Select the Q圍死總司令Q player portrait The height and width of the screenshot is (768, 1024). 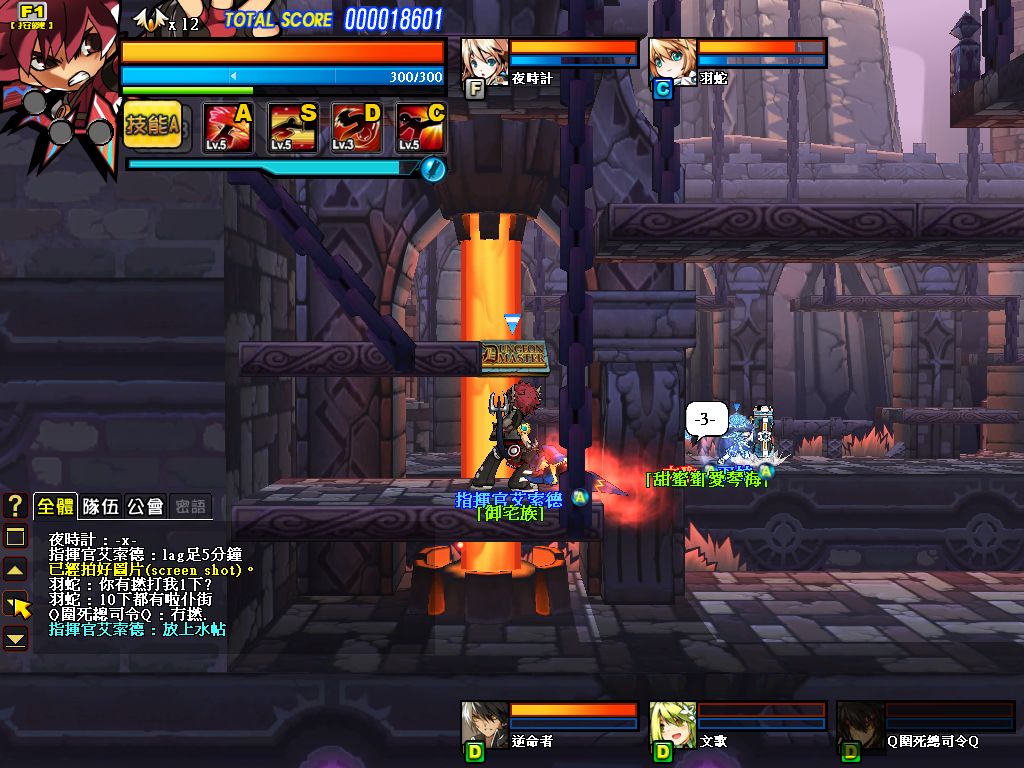pyautogui.click(x=860, y=725)
